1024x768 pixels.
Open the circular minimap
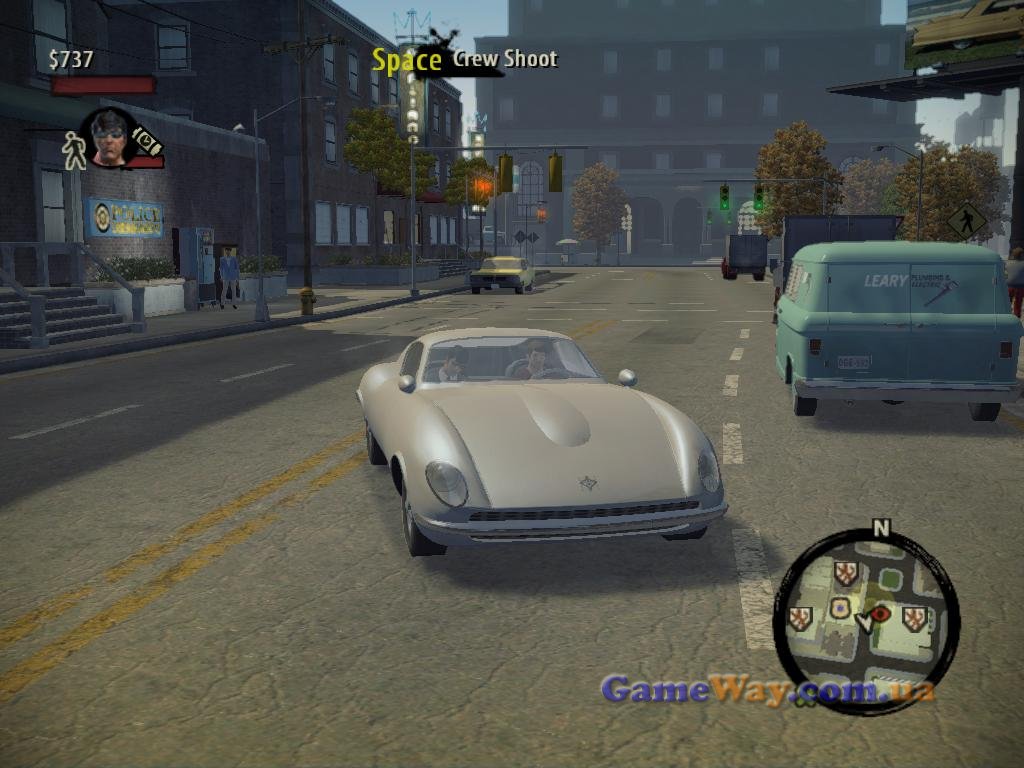pyautogui.click(x=866, y=621)
